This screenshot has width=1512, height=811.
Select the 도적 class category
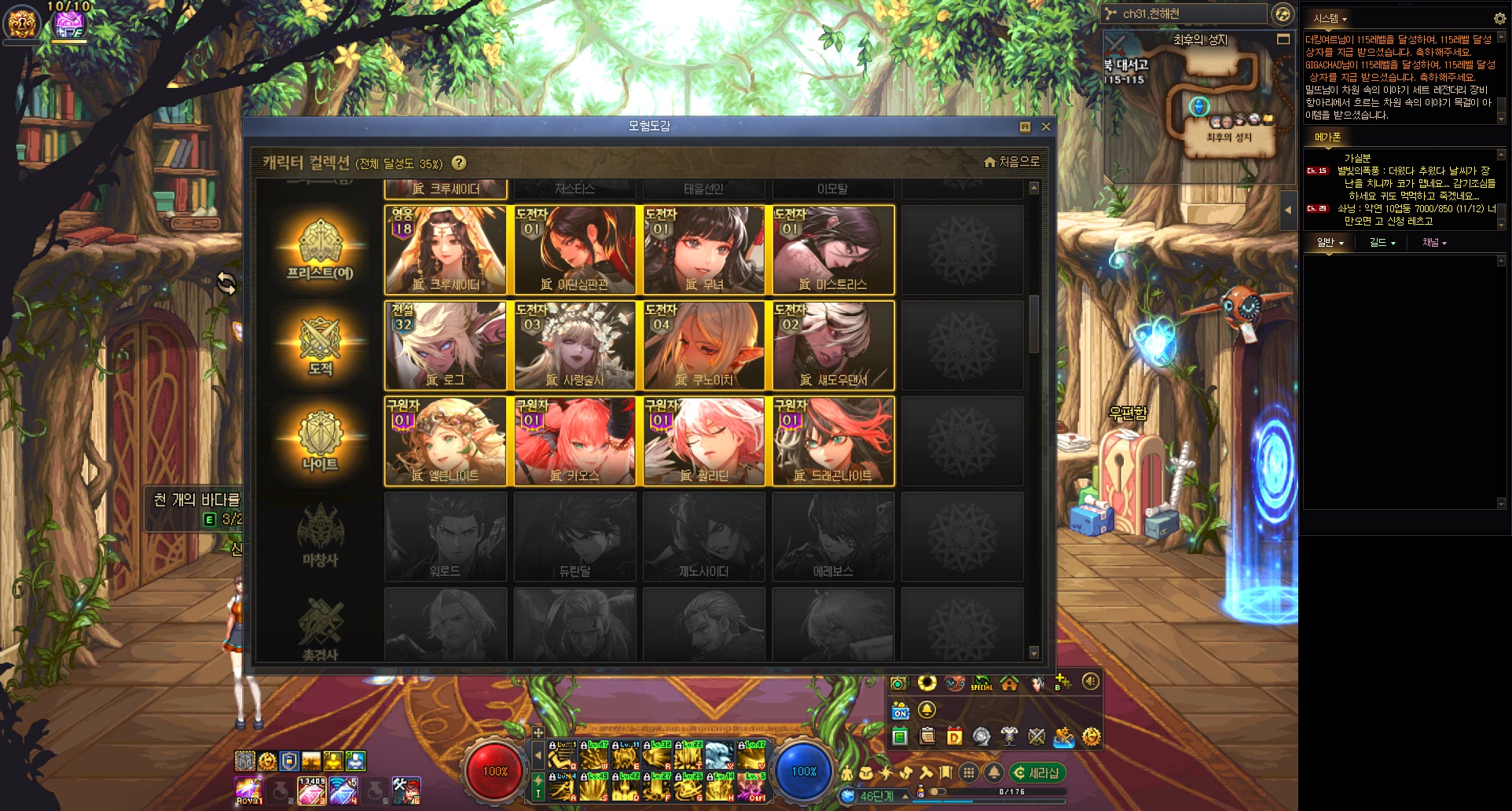(320, 346)
